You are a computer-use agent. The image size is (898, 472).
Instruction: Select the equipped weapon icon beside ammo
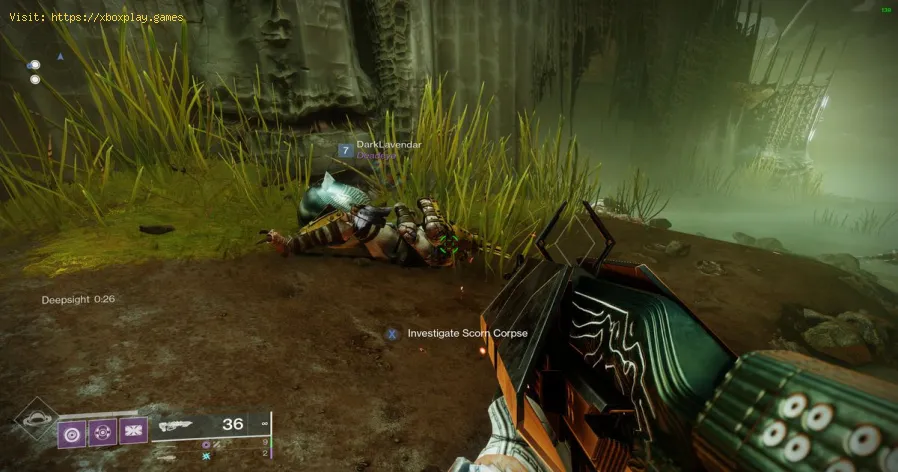[178, 425]
